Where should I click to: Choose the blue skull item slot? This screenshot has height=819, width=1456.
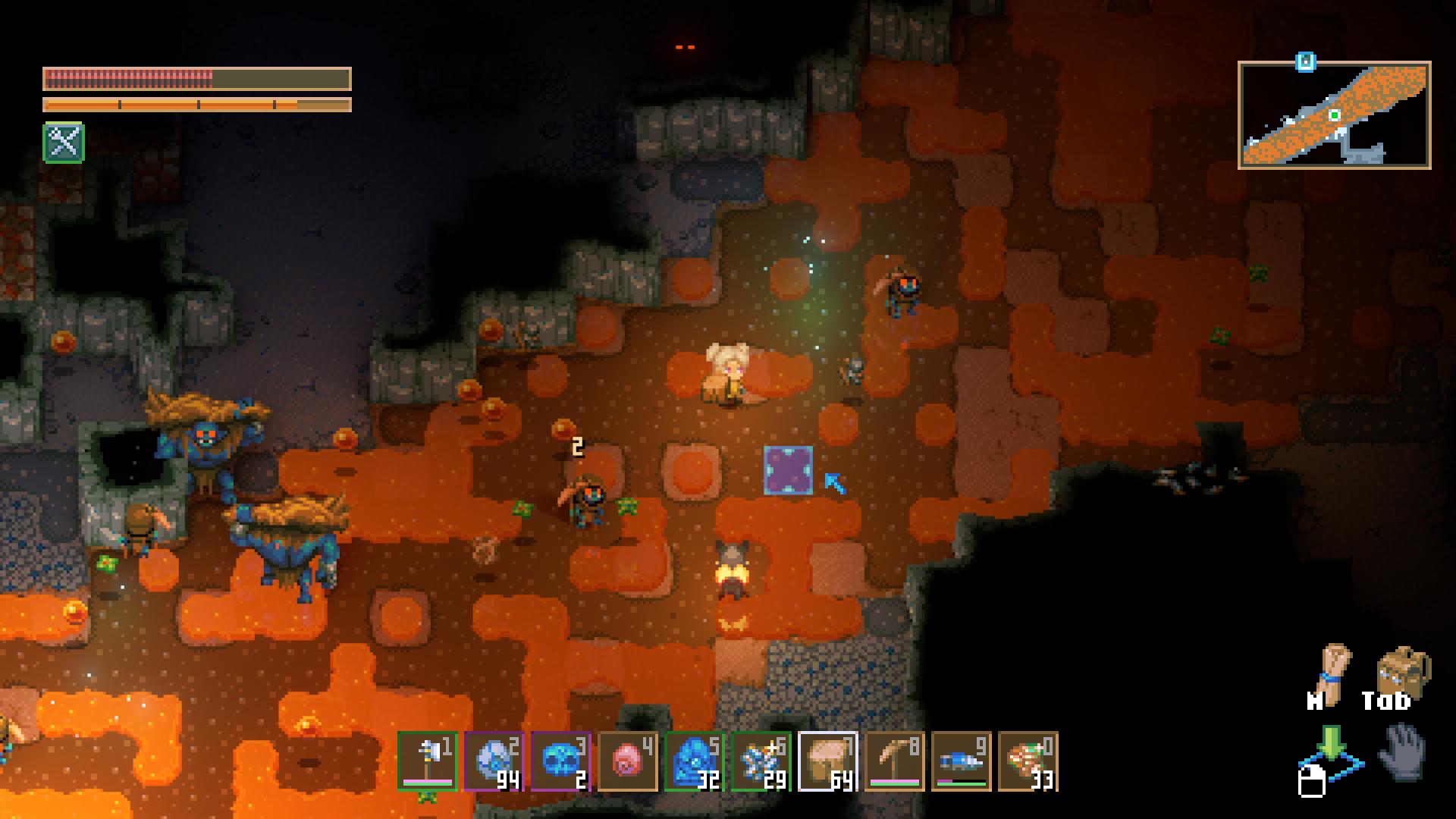point(560,761)
